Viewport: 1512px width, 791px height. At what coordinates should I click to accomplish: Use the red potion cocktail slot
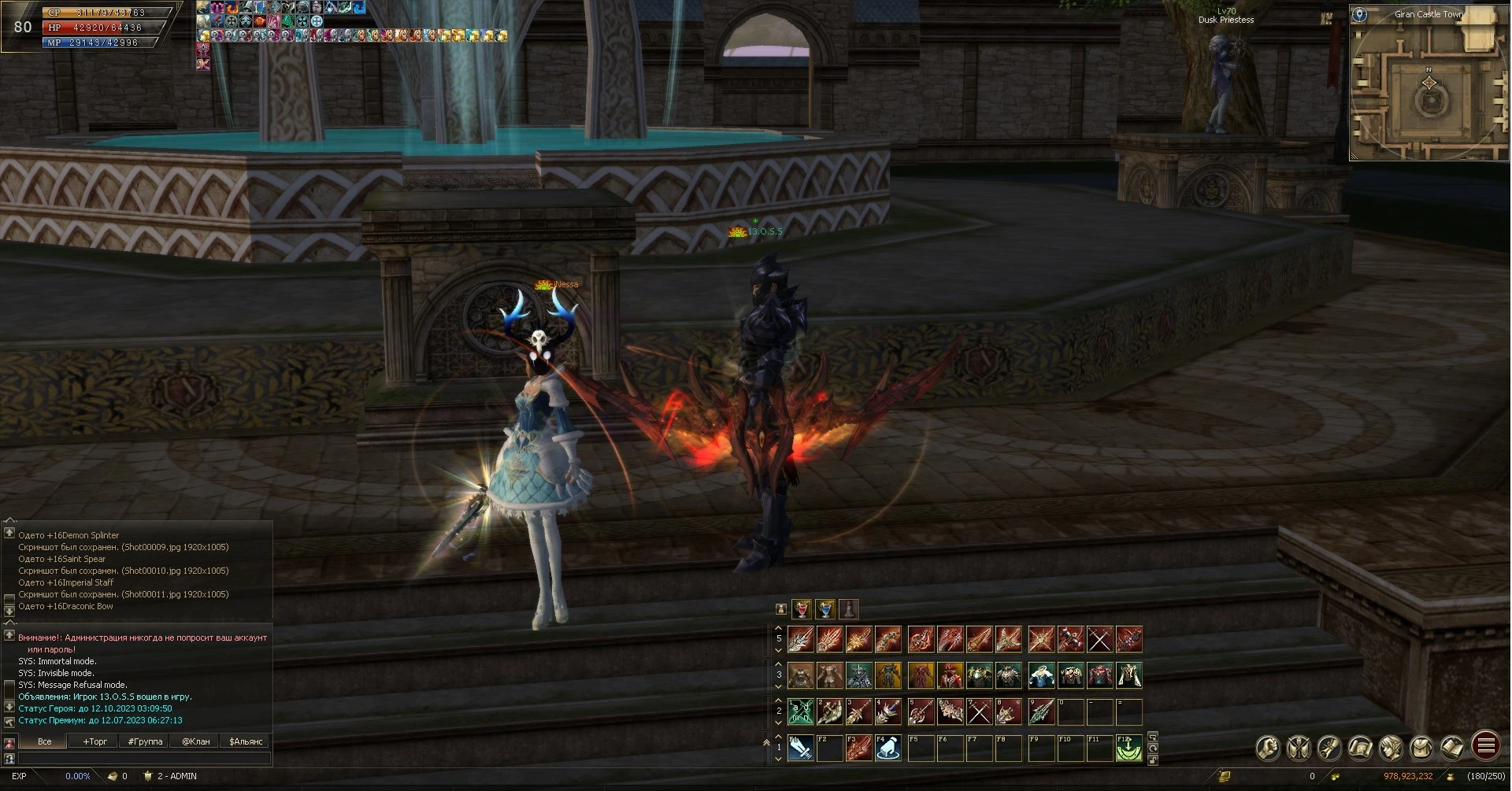point(802,609)
